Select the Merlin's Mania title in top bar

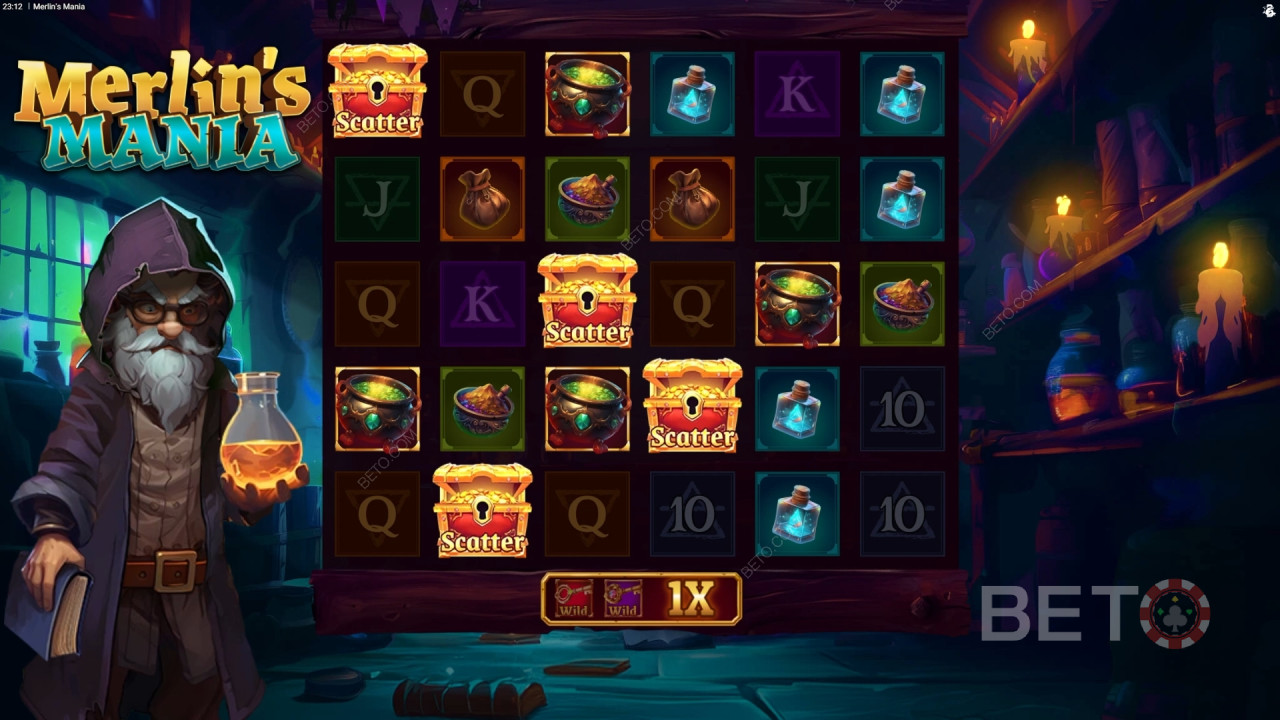point(62,6)
